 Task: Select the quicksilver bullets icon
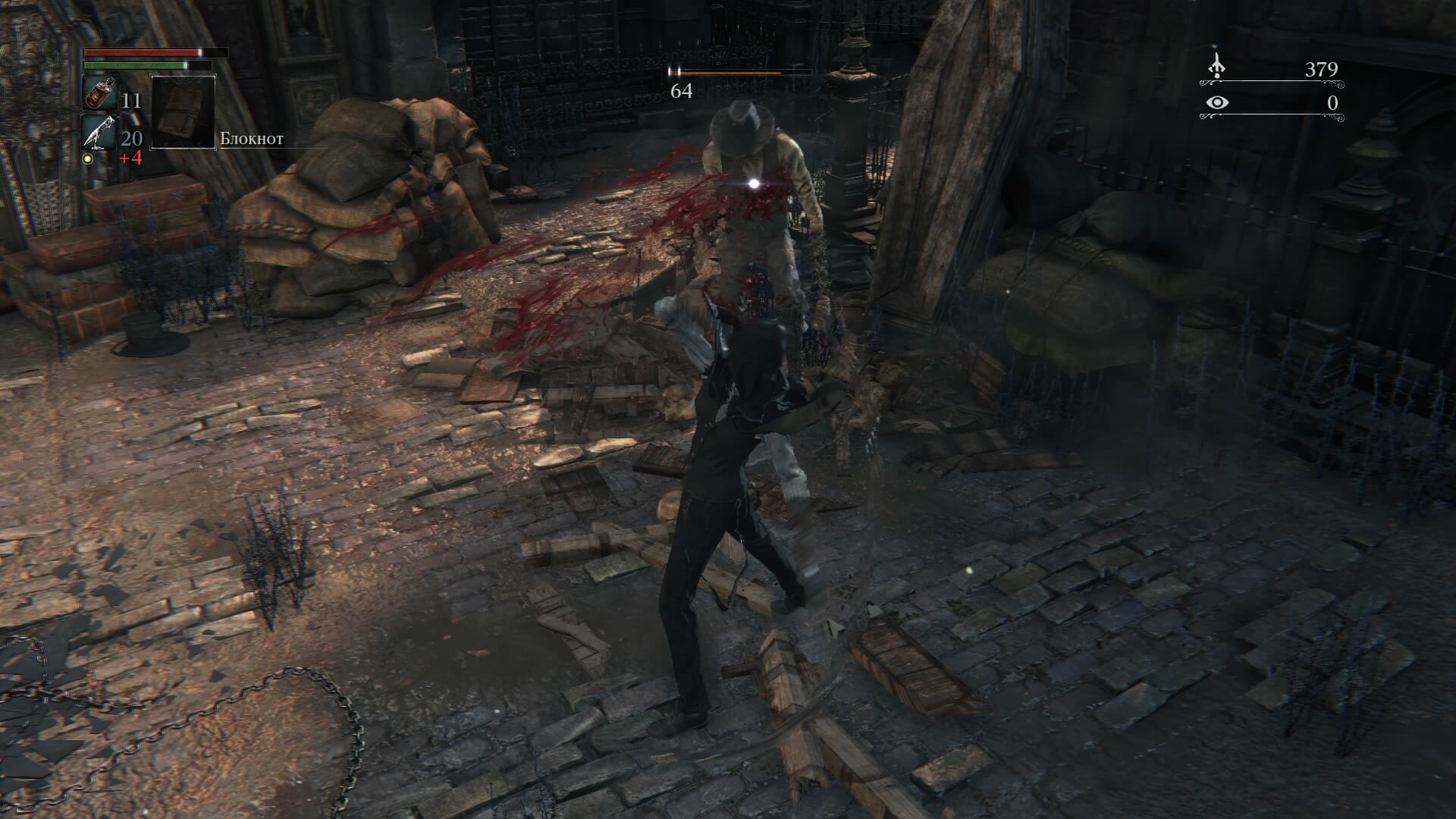[99, 133]
